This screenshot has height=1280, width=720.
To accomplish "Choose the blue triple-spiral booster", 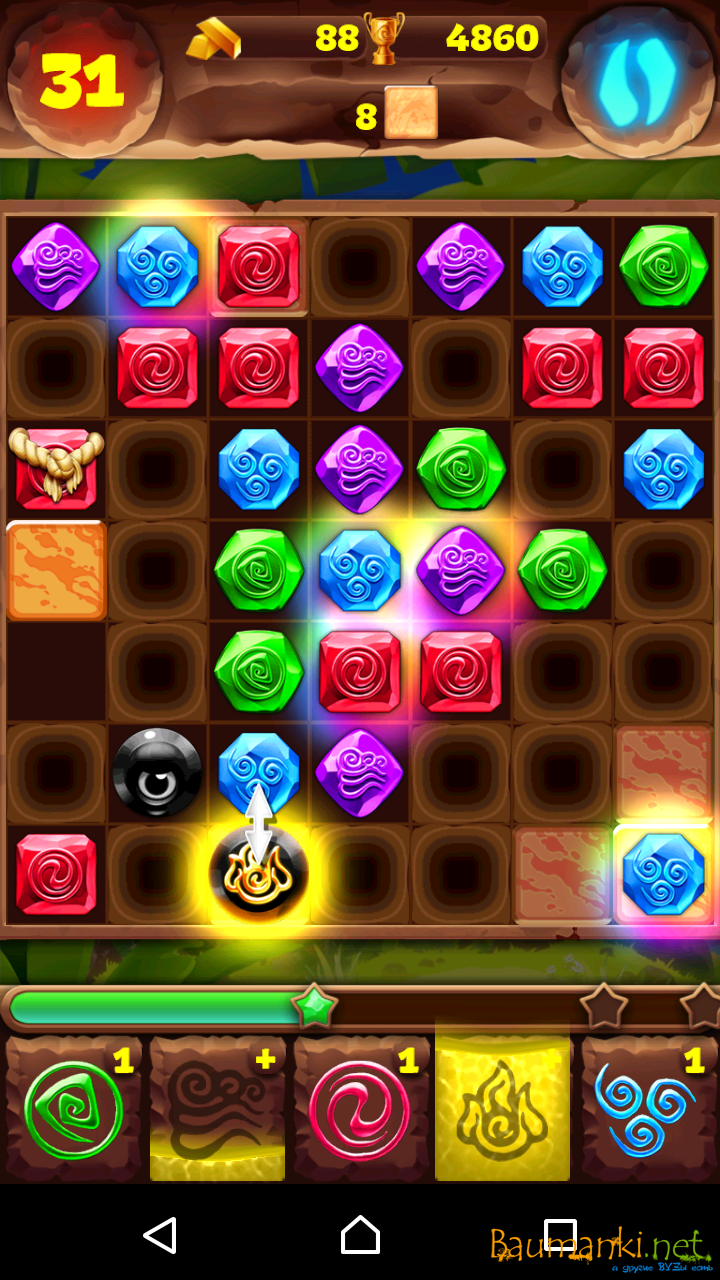I will [646, 1108].
